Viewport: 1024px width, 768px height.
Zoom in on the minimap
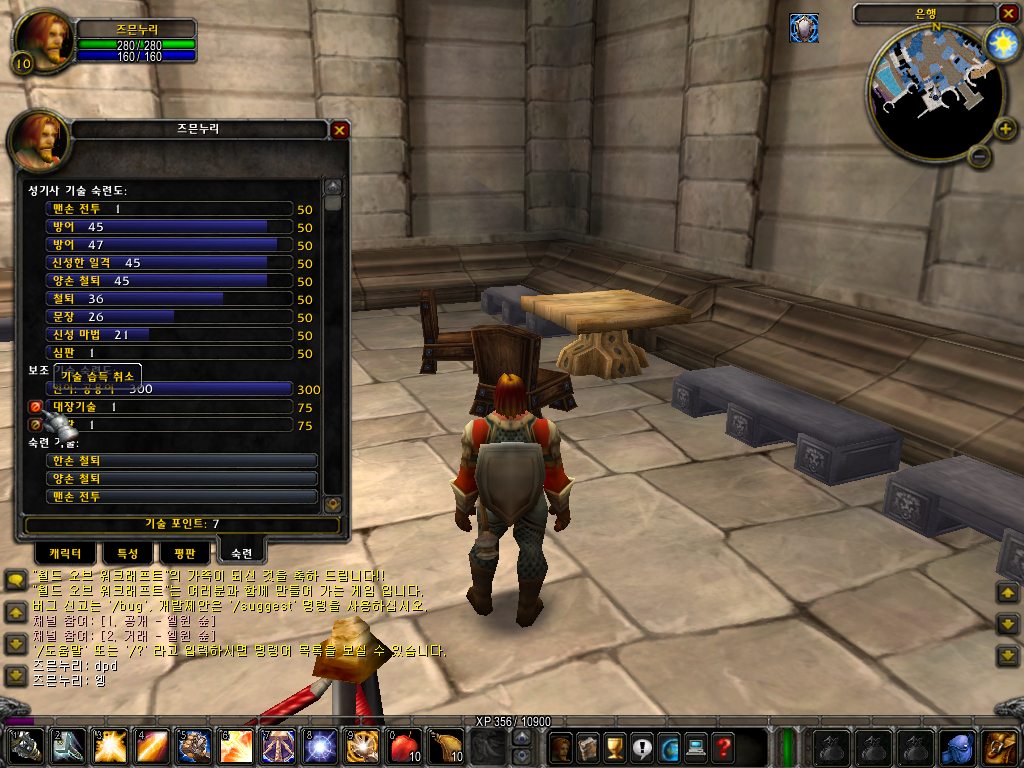[x=1005, y=128]
